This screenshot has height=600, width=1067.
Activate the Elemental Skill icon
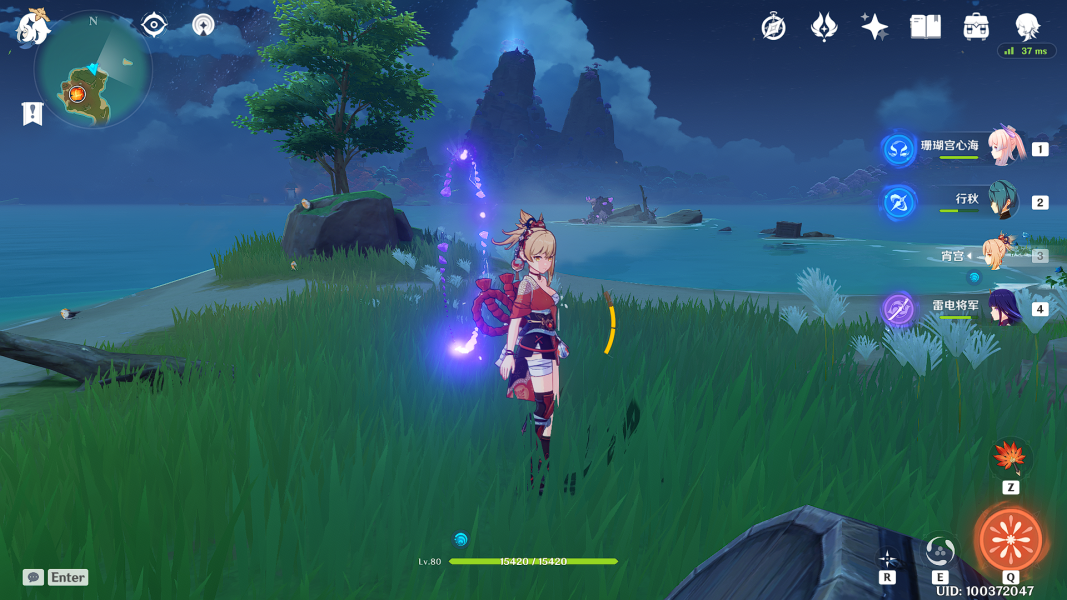click(x=940, y=551)
